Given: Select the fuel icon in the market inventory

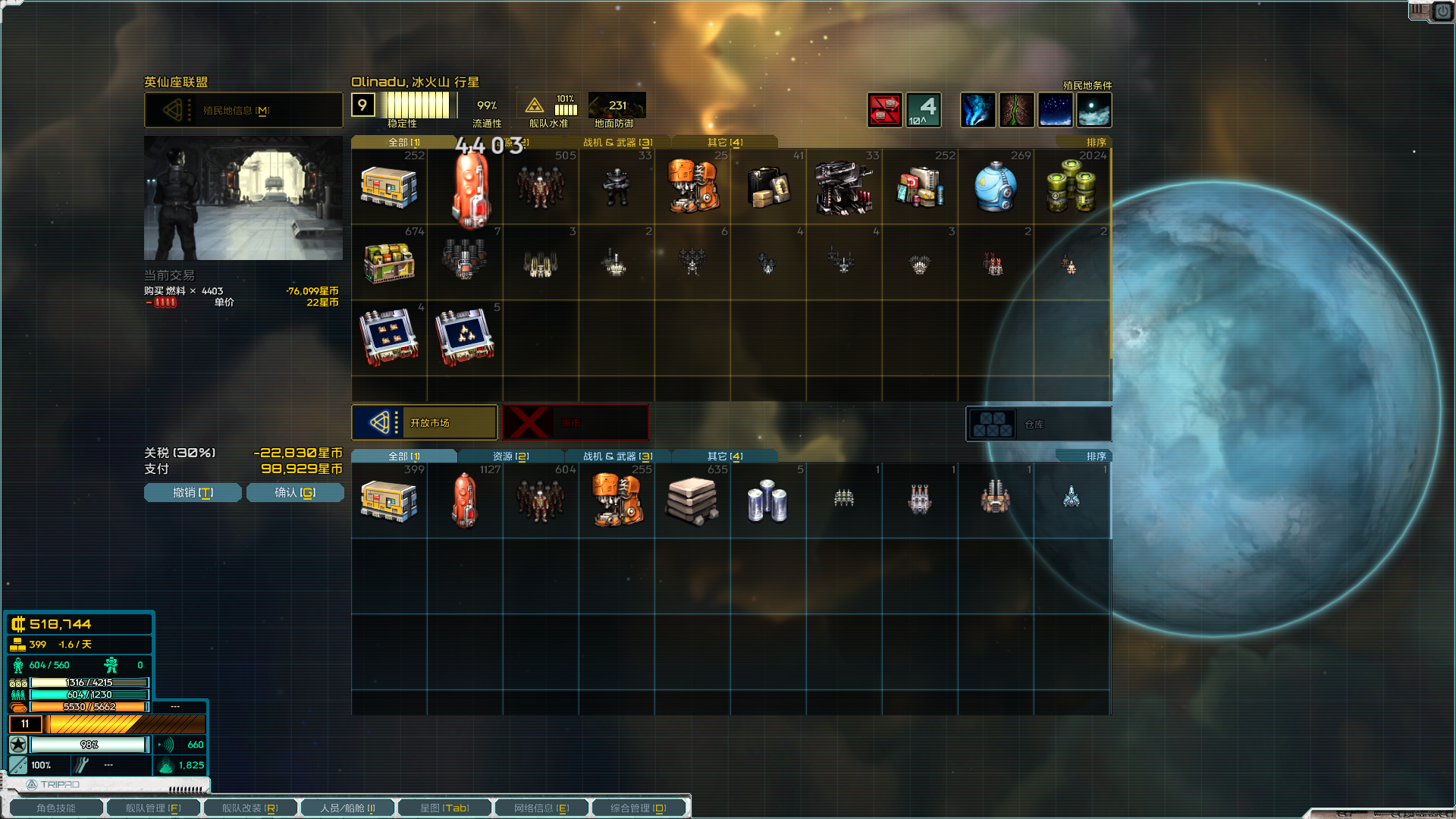Looking at the screenshot, I should pos(465,186).
